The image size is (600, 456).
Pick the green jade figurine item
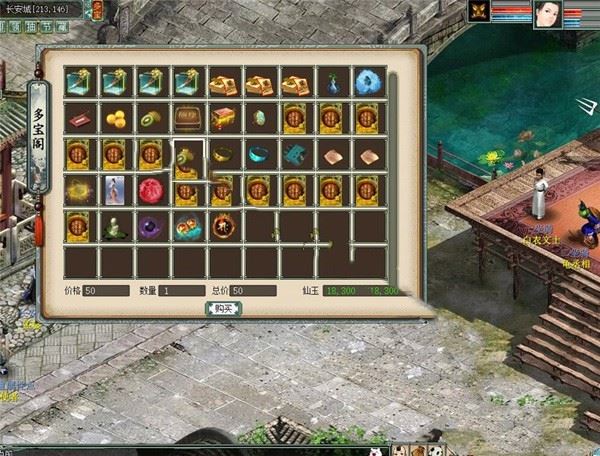114,227
